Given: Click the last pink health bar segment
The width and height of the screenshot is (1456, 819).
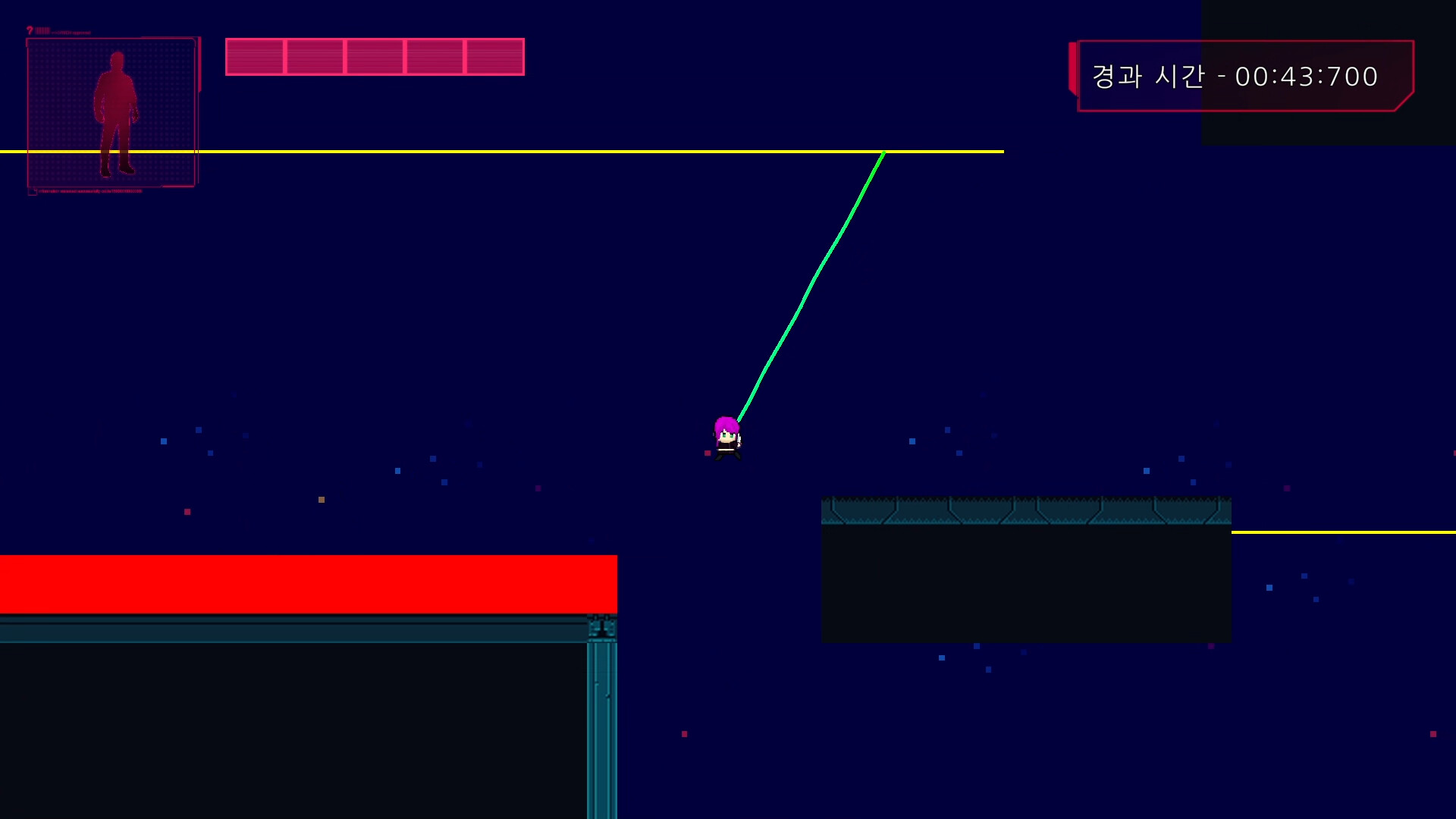Looking at the screenshot, I should [x=495, y=56].
